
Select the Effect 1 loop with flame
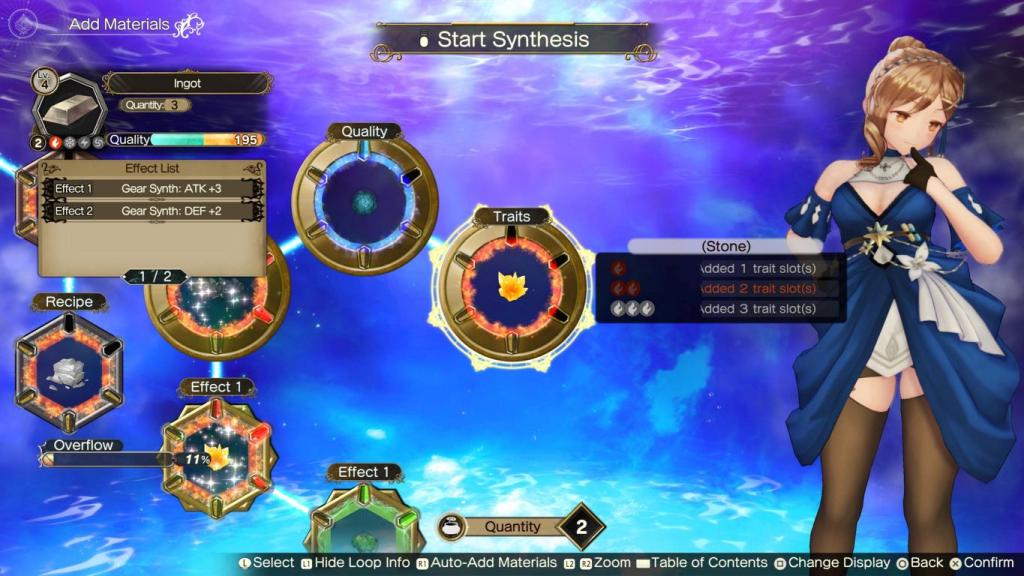click(217, 456)
